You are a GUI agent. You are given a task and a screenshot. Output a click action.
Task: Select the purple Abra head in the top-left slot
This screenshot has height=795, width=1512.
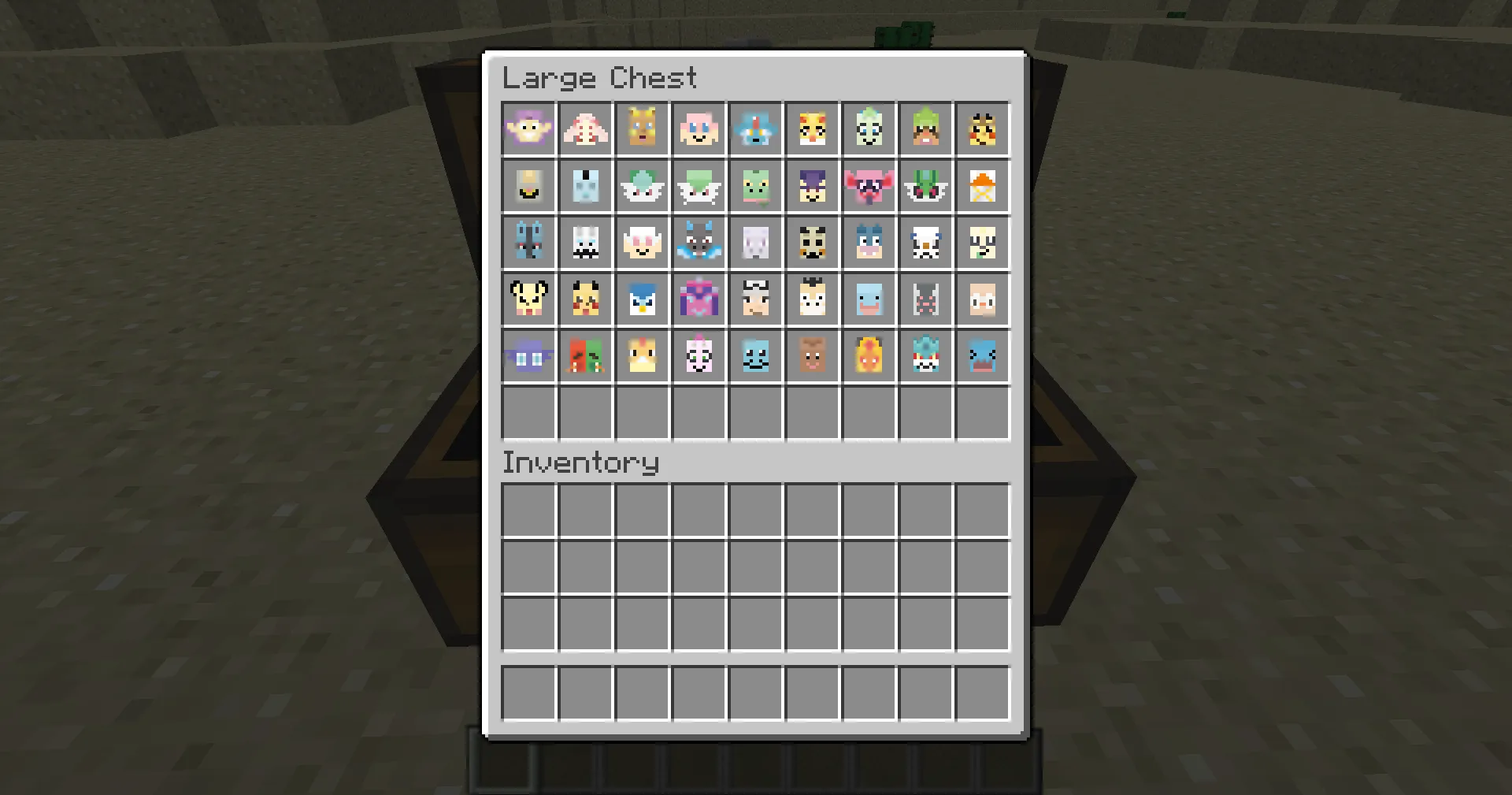click(528, 129)
